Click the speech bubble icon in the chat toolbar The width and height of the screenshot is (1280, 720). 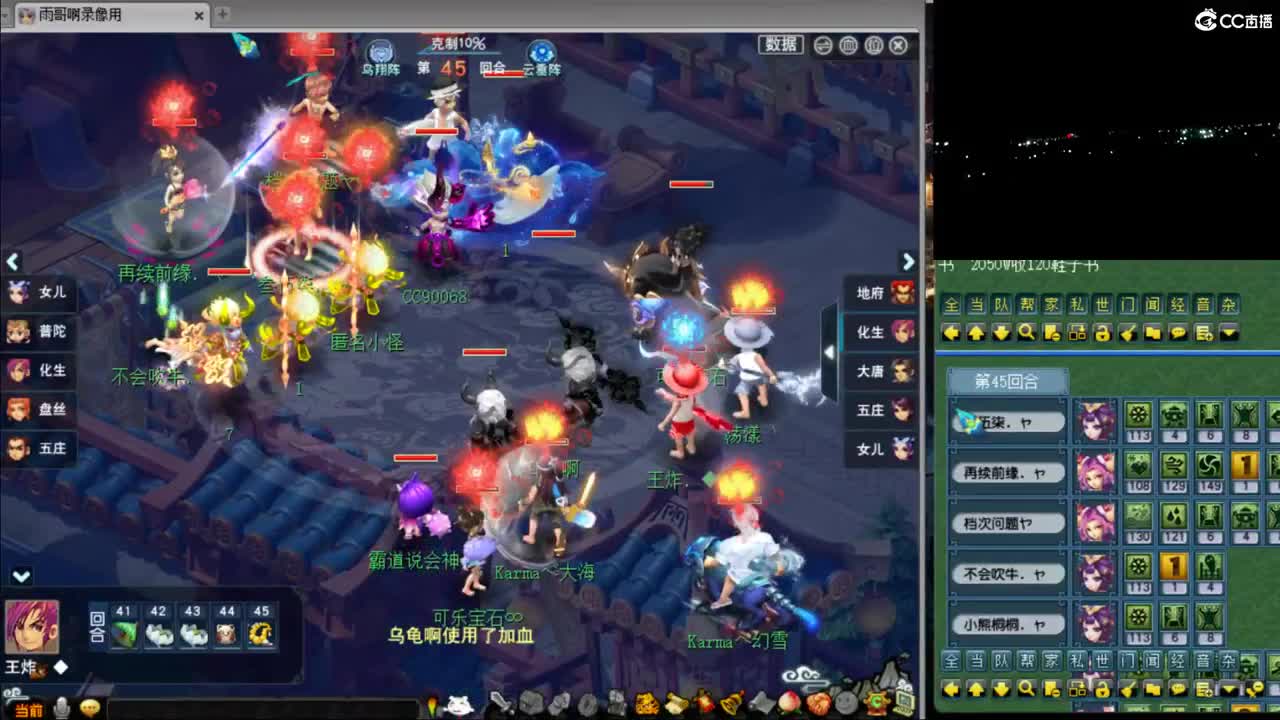[1179, 332]
